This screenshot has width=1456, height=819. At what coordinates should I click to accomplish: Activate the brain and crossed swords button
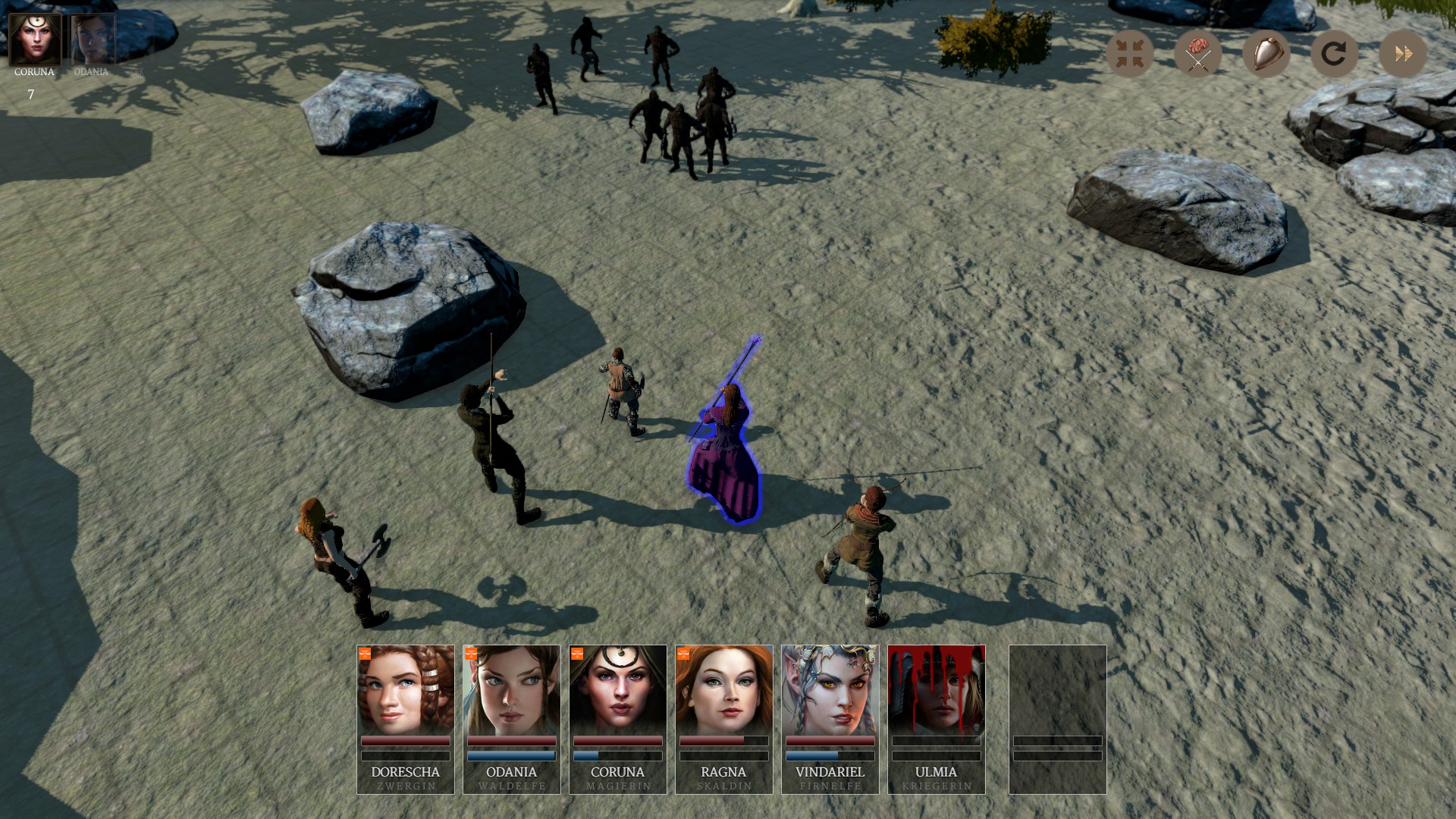[1197, 54]
